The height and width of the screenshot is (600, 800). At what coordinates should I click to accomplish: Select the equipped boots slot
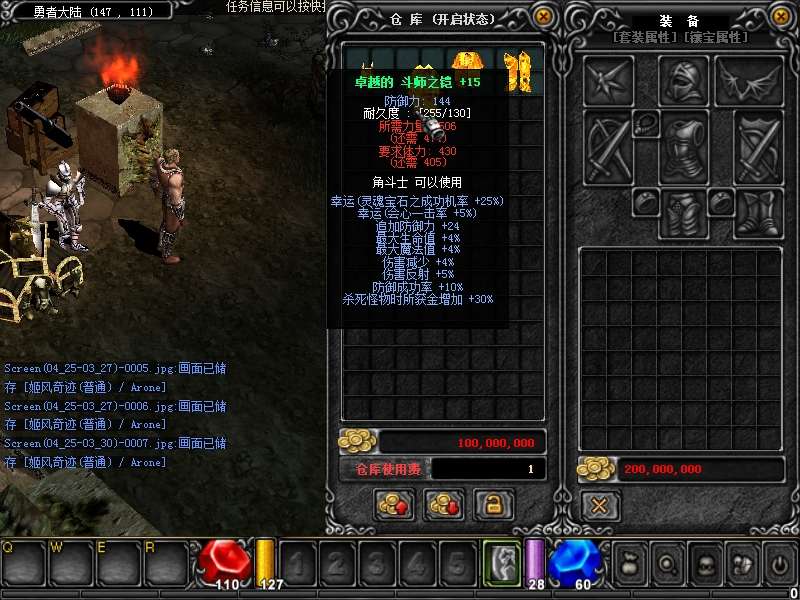click(759, 214)
